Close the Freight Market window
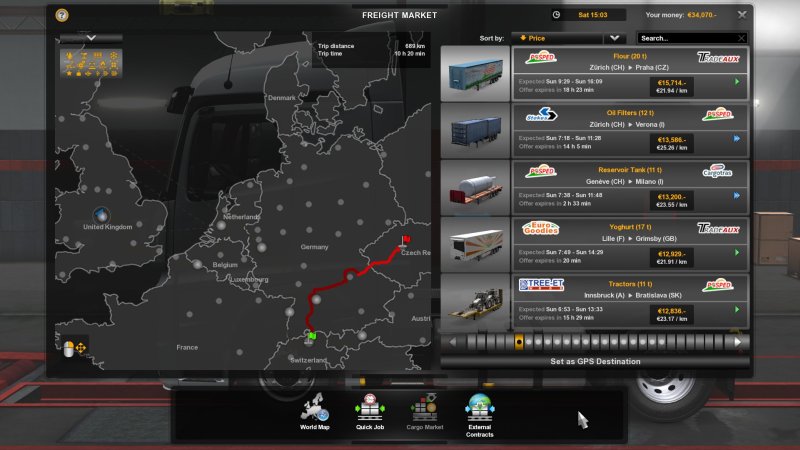The width and height of the screenshot is (800, 450). pos(741,15)
